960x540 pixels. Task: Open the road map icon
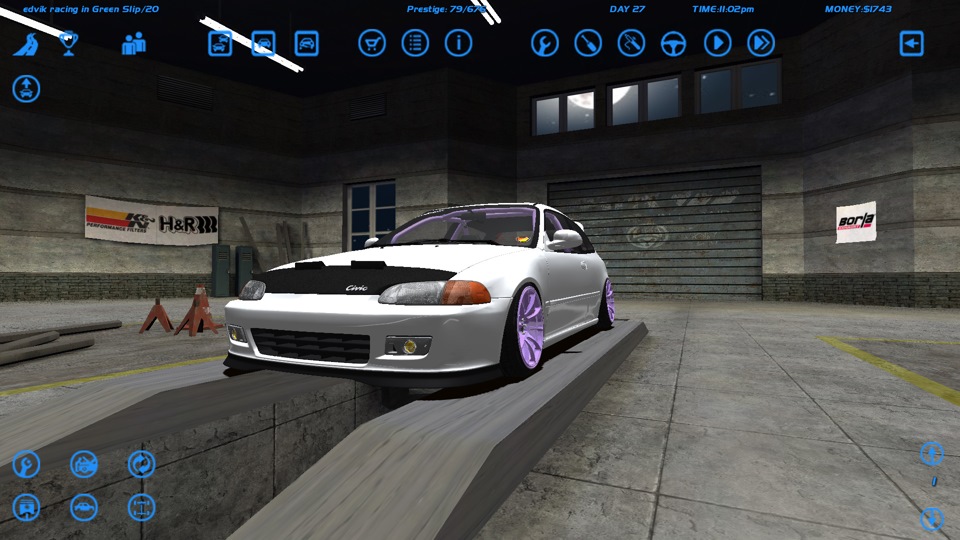click(x=26, y=44)
